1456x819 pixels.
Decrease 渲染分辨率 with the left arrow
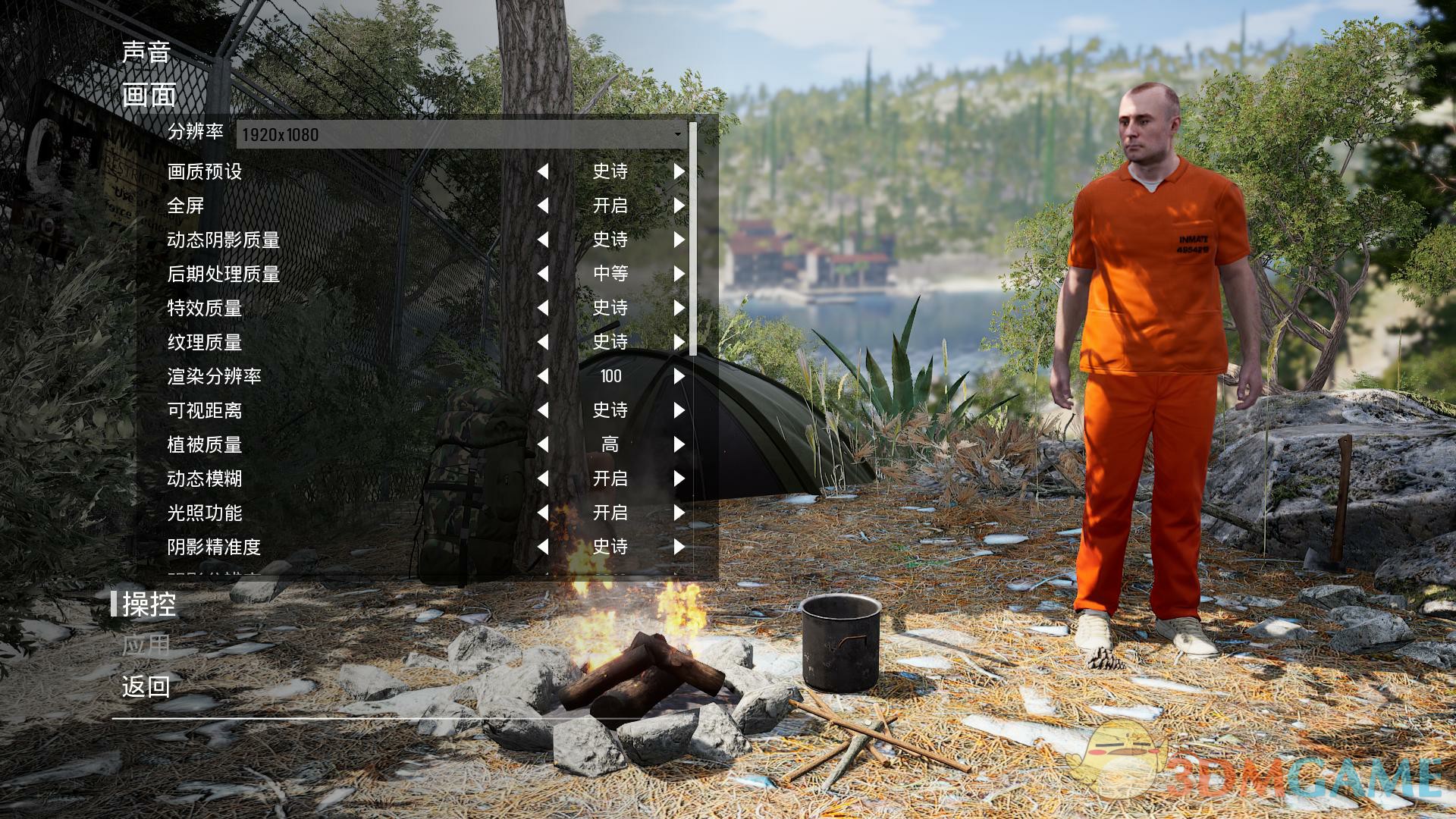(x=543, y=377)
